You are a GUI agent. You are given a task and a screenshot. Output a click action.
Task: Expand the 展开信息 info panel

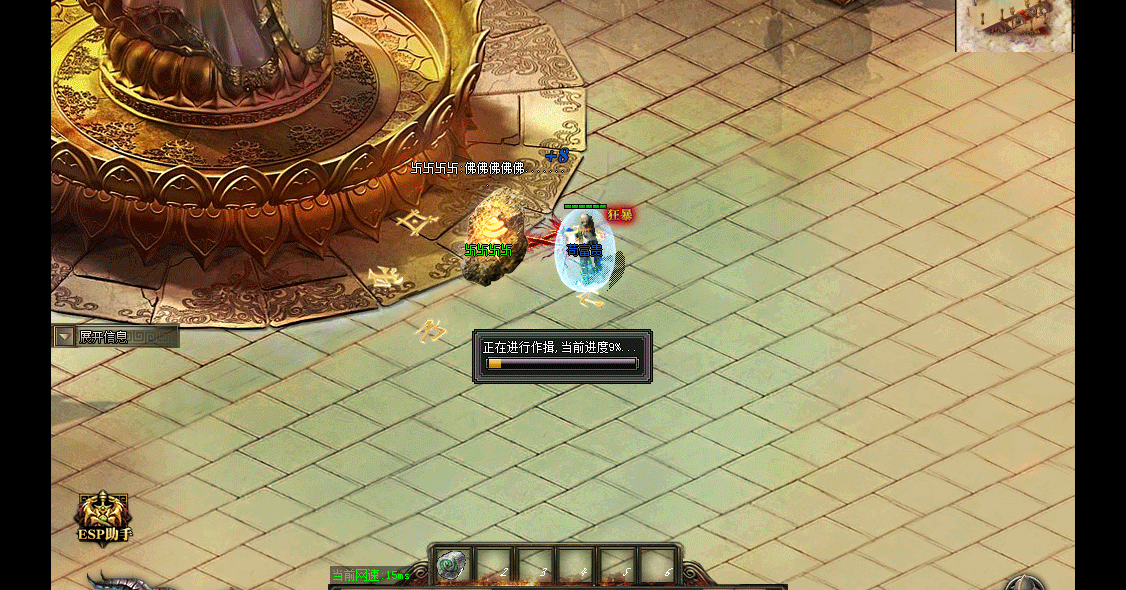pos(65,337)
